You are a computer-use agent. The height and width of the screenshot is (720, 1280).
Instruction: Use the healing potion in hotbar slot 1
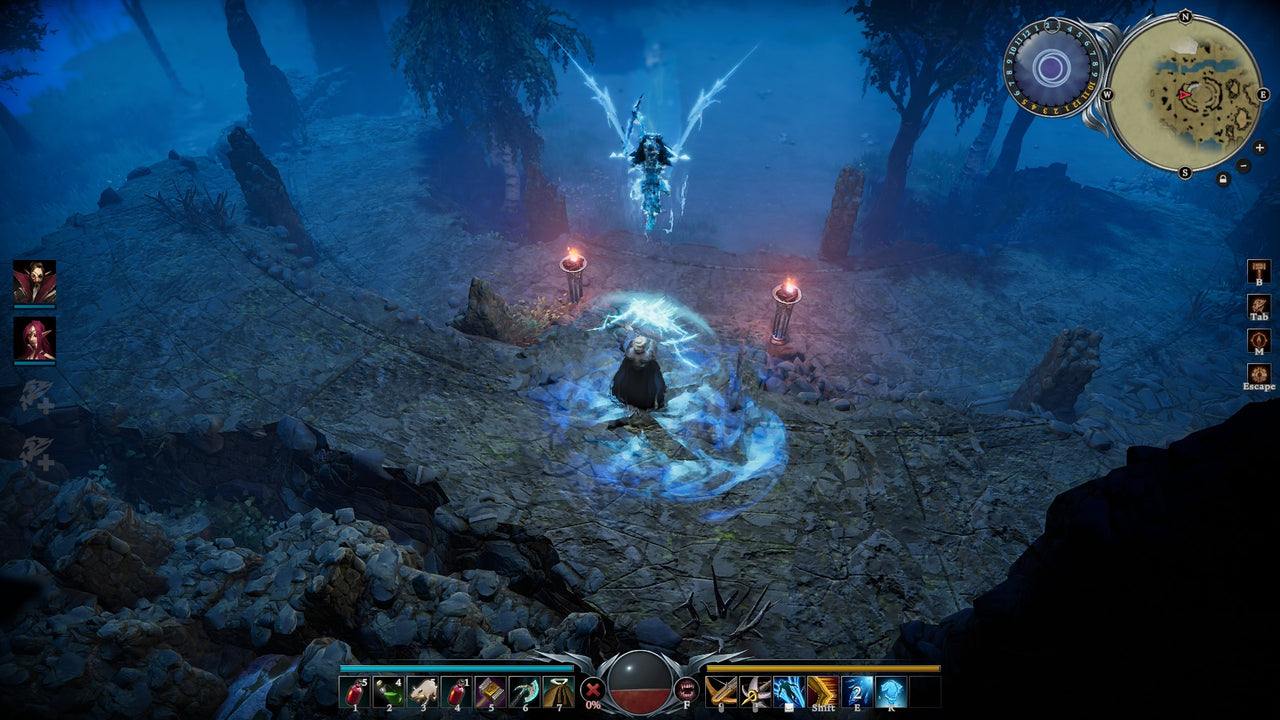(354, 691)
